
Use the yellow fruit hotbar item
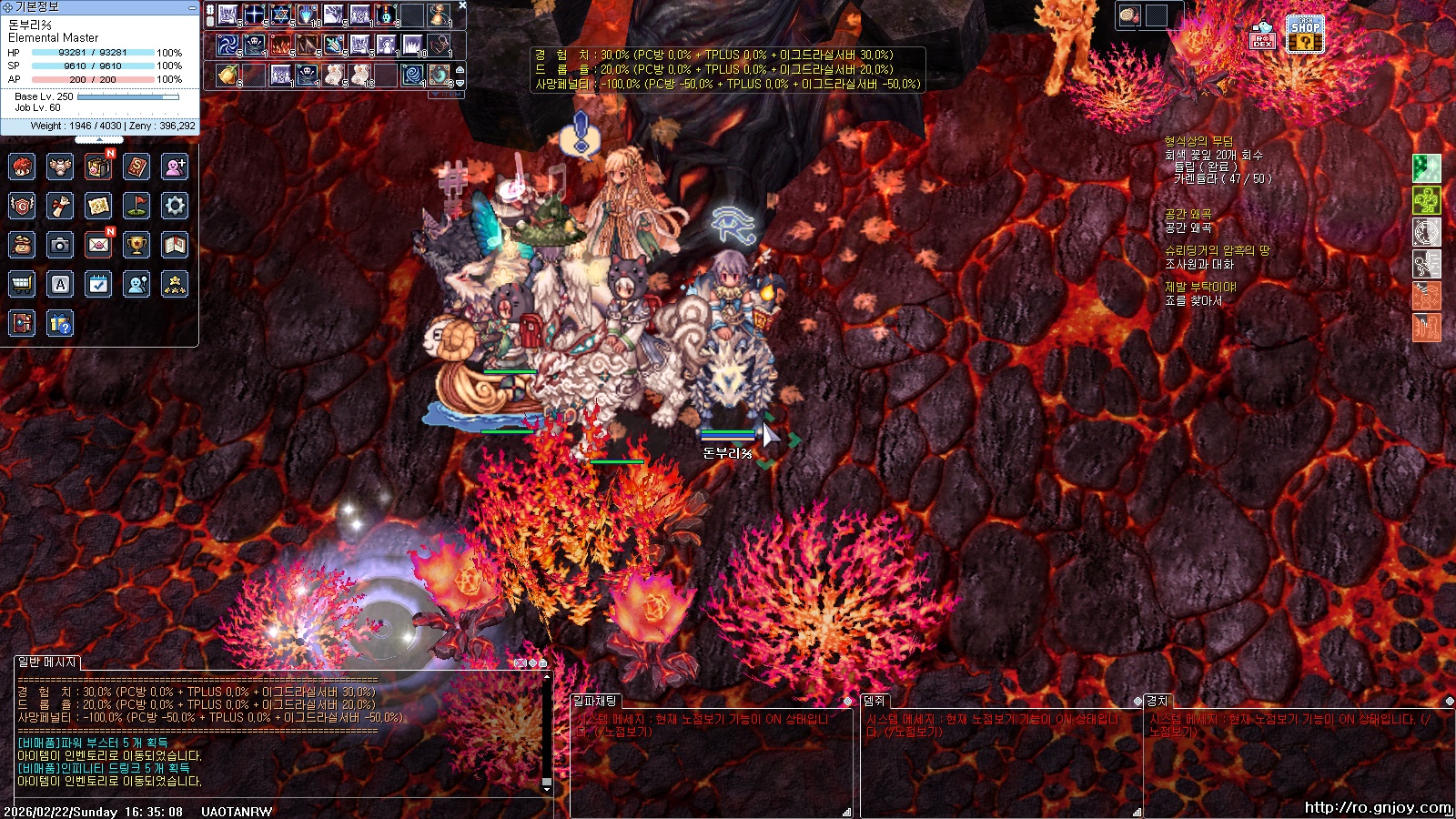(227, 75)
